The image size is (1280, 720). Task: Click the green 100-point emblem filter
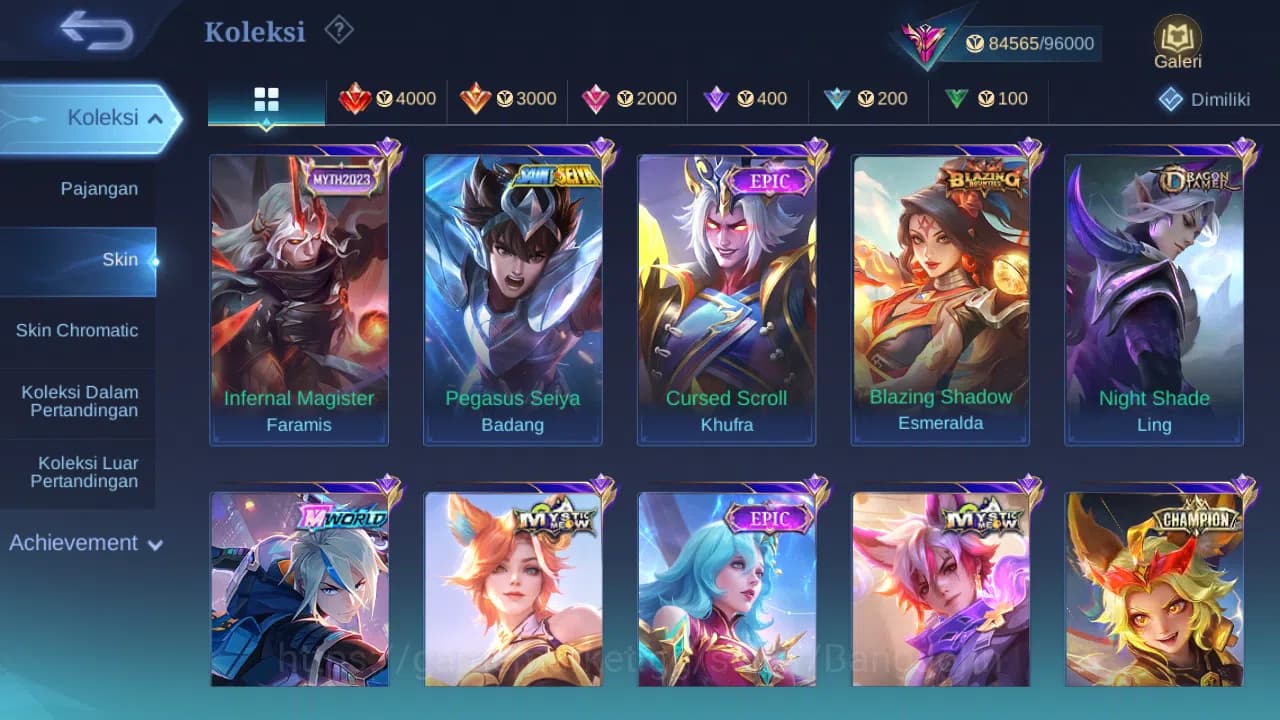coord(986,99)
